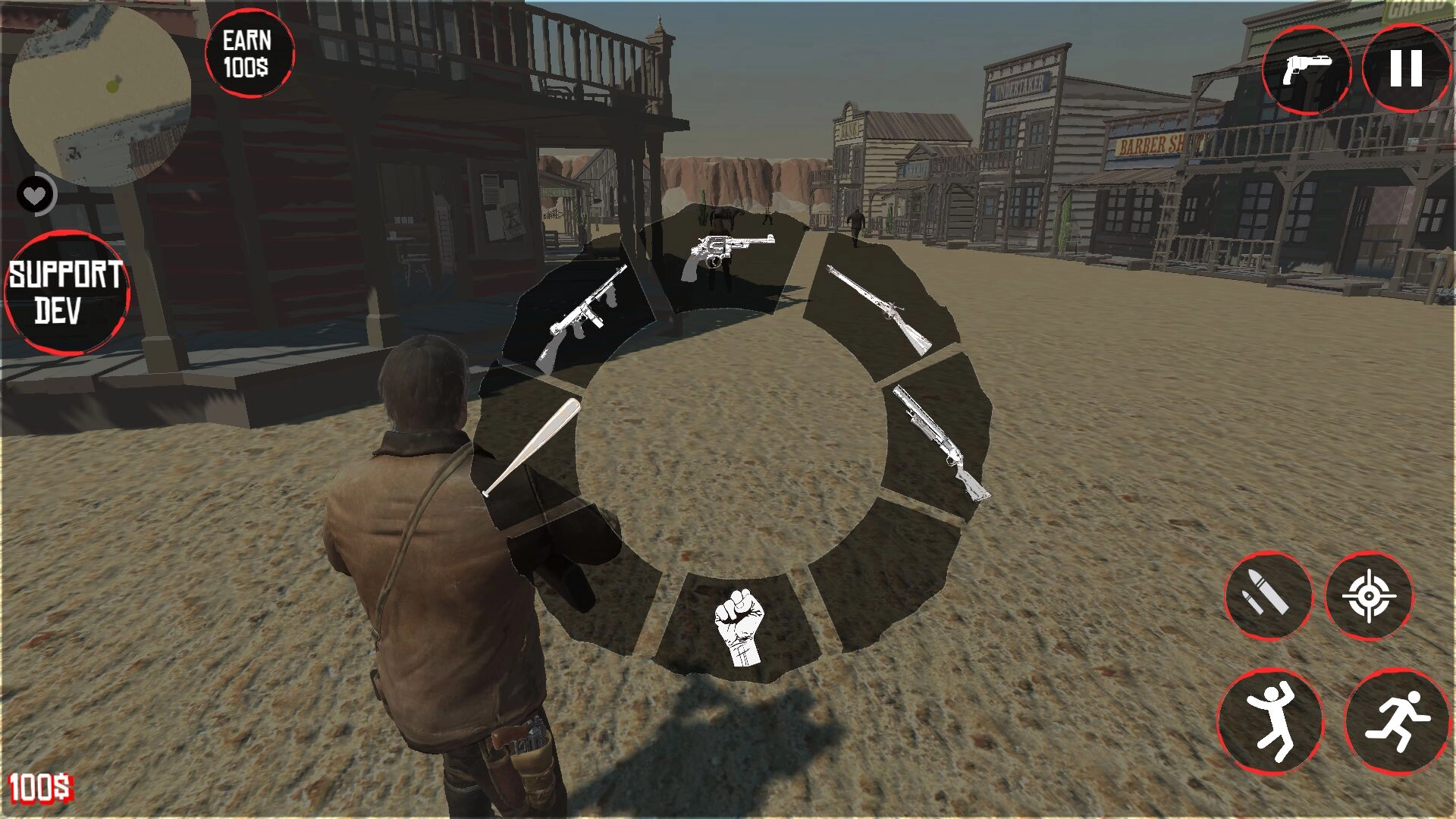Tap the dodge action button
Viewport: 1456px width, 819px height.
click(x=1272, y=713)
